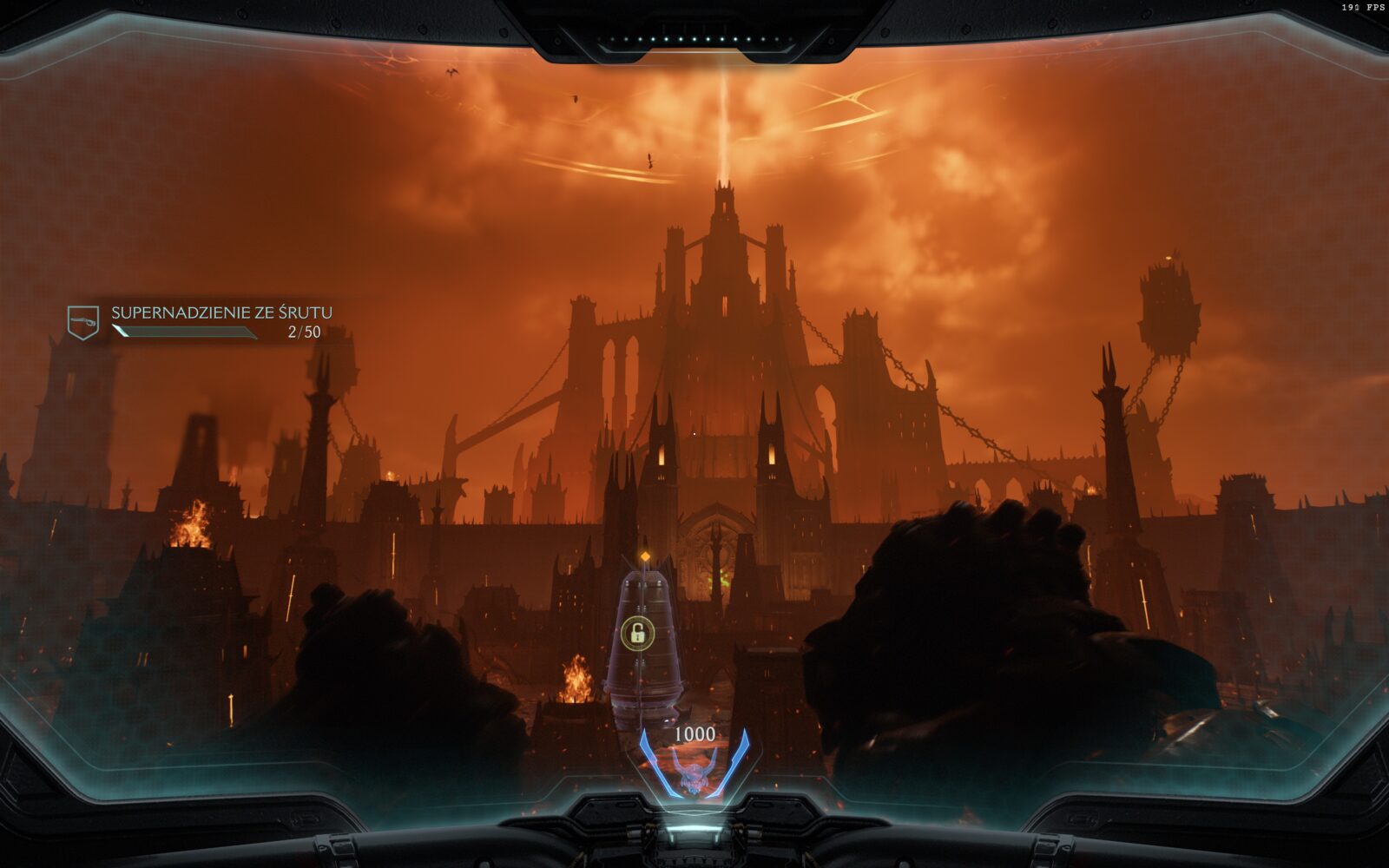This screenshot has width=1389, height=868.
Task: Click the shotgun challenge badge icon
Action: (x=83, y=322)
